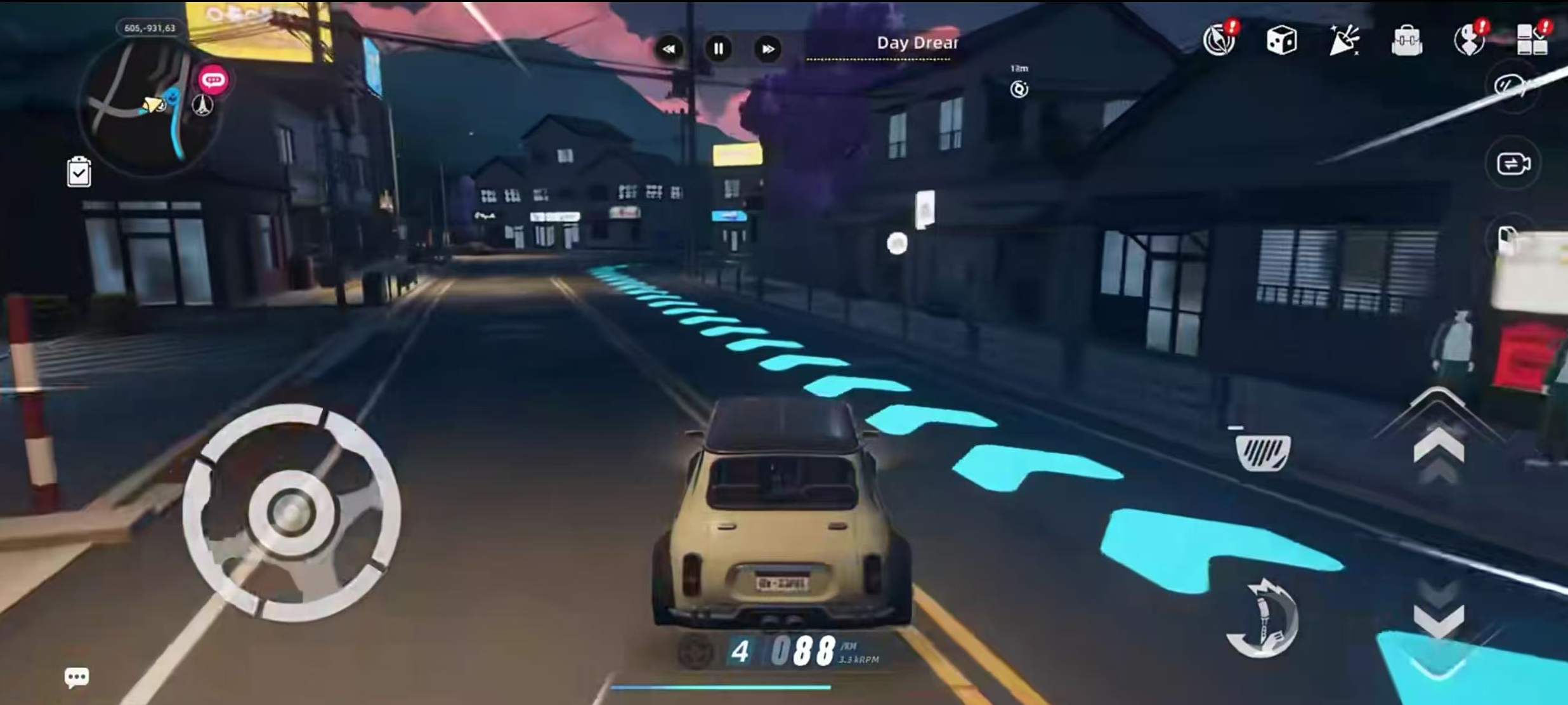Open the clipboard quest checklist
The width and height of the screenshot is (1568, 705).
click(79, 172)
